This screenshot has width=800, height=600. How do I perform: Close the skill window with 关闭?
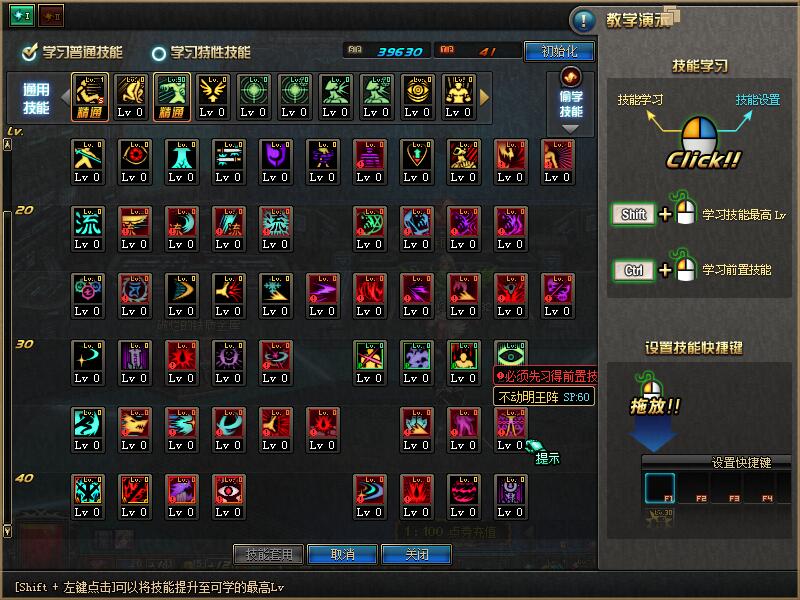pyautogui.click(x=418, y=554)
